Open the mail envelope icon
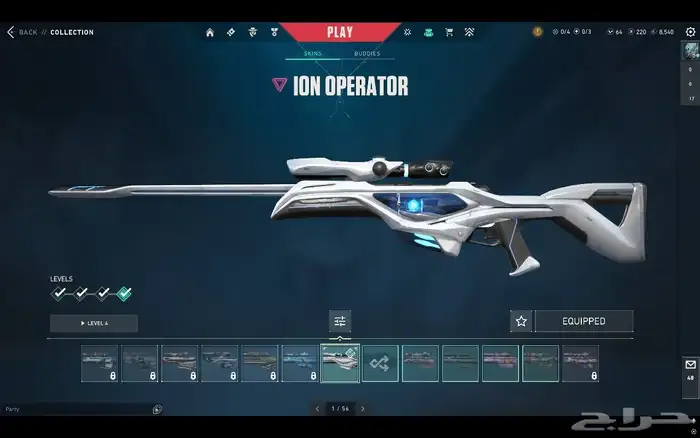Viewport: 700px width, 438px height. 689,364
